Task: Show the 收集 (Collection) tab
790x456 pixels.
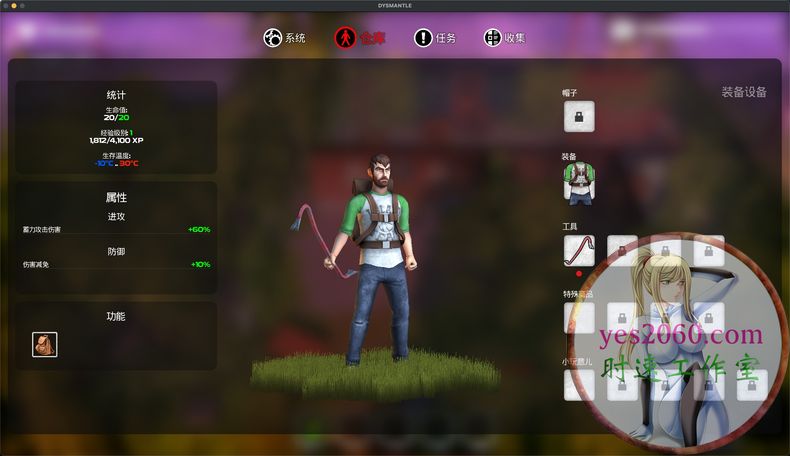Action: [504, 38]
